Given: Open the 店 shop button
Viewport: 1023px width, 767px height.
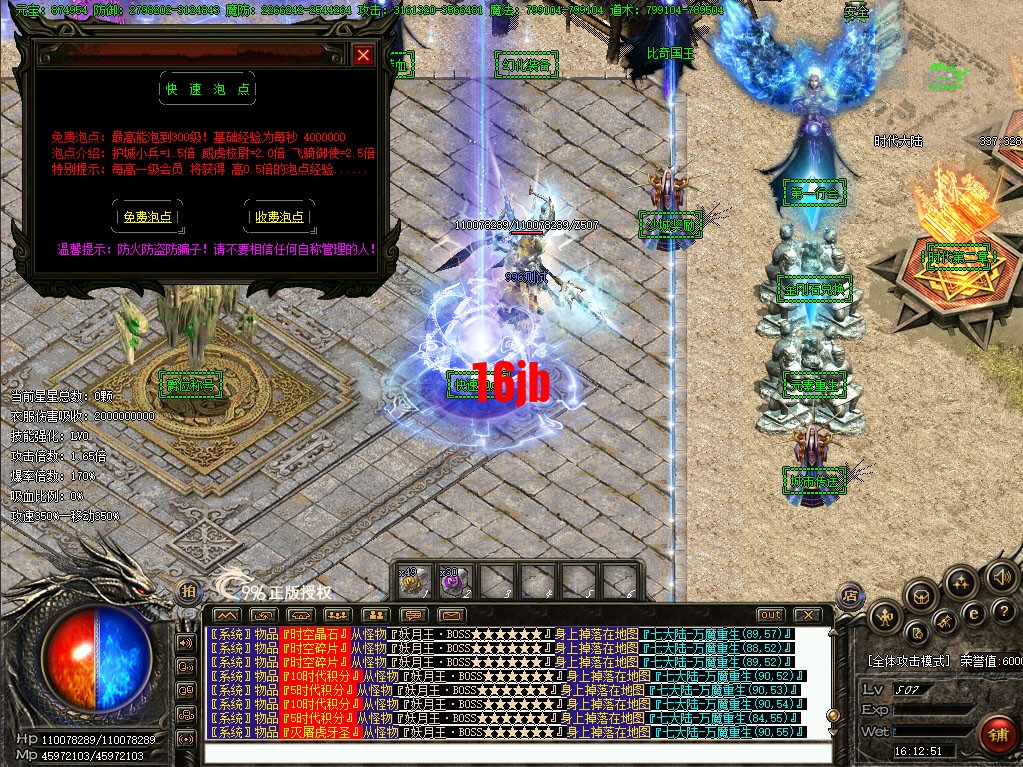Looking at the screenshot, I should 851,593.
